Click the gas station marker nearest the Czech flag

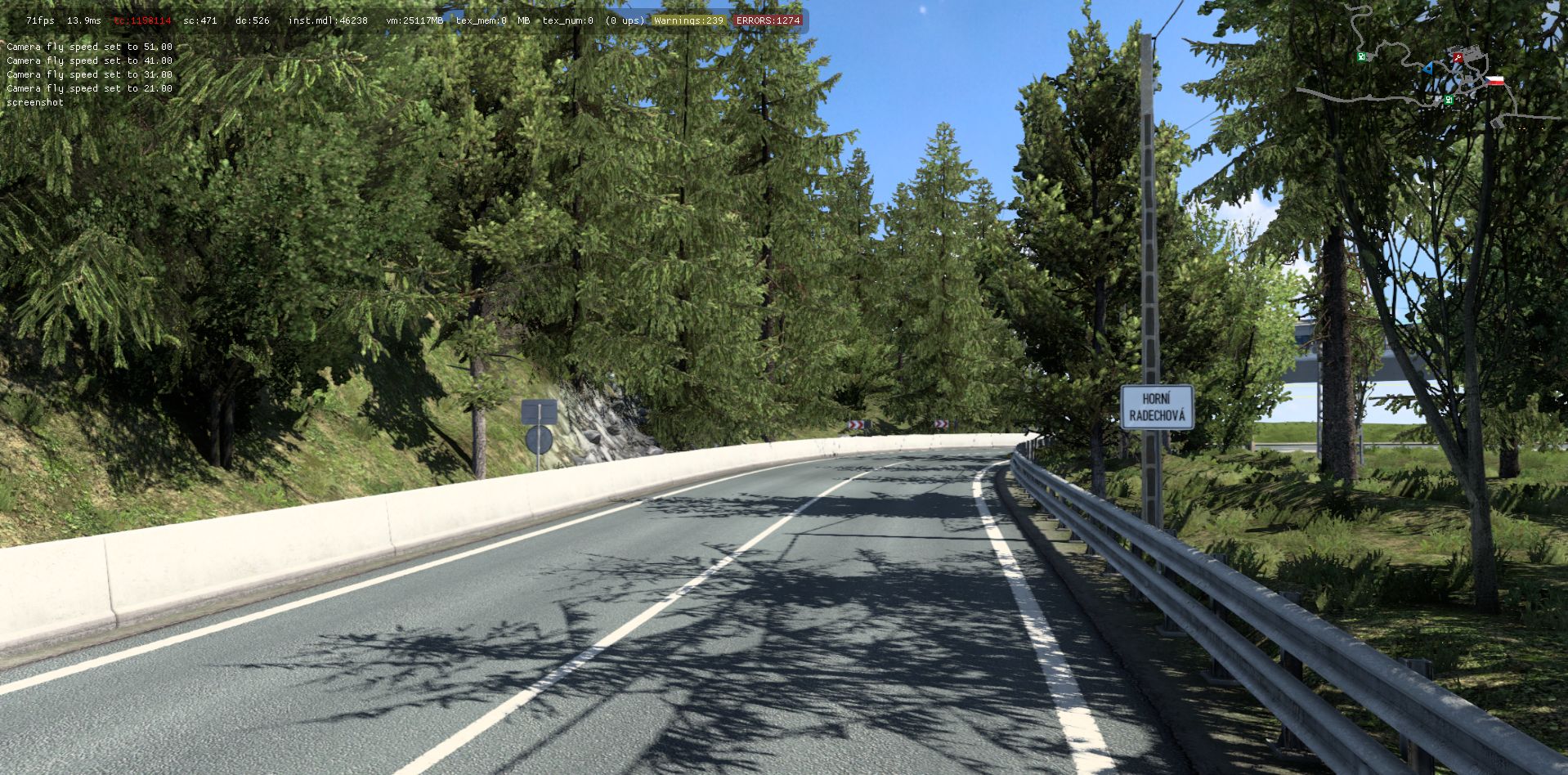click(1448, 100)
